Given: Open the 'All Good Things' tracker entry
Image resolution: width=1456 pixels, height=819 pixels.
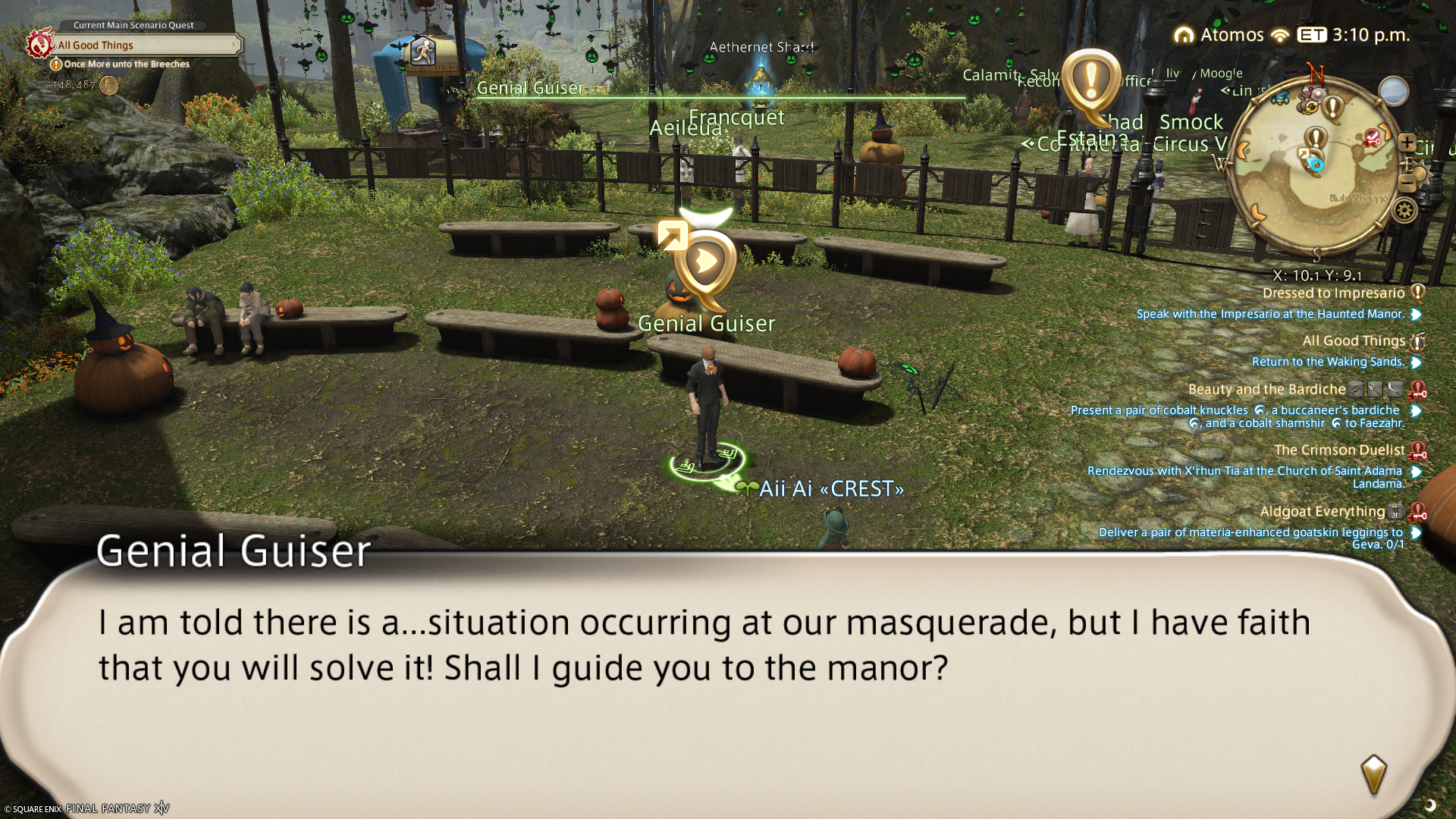Looking at the screenshot, I should (1354, 341).
